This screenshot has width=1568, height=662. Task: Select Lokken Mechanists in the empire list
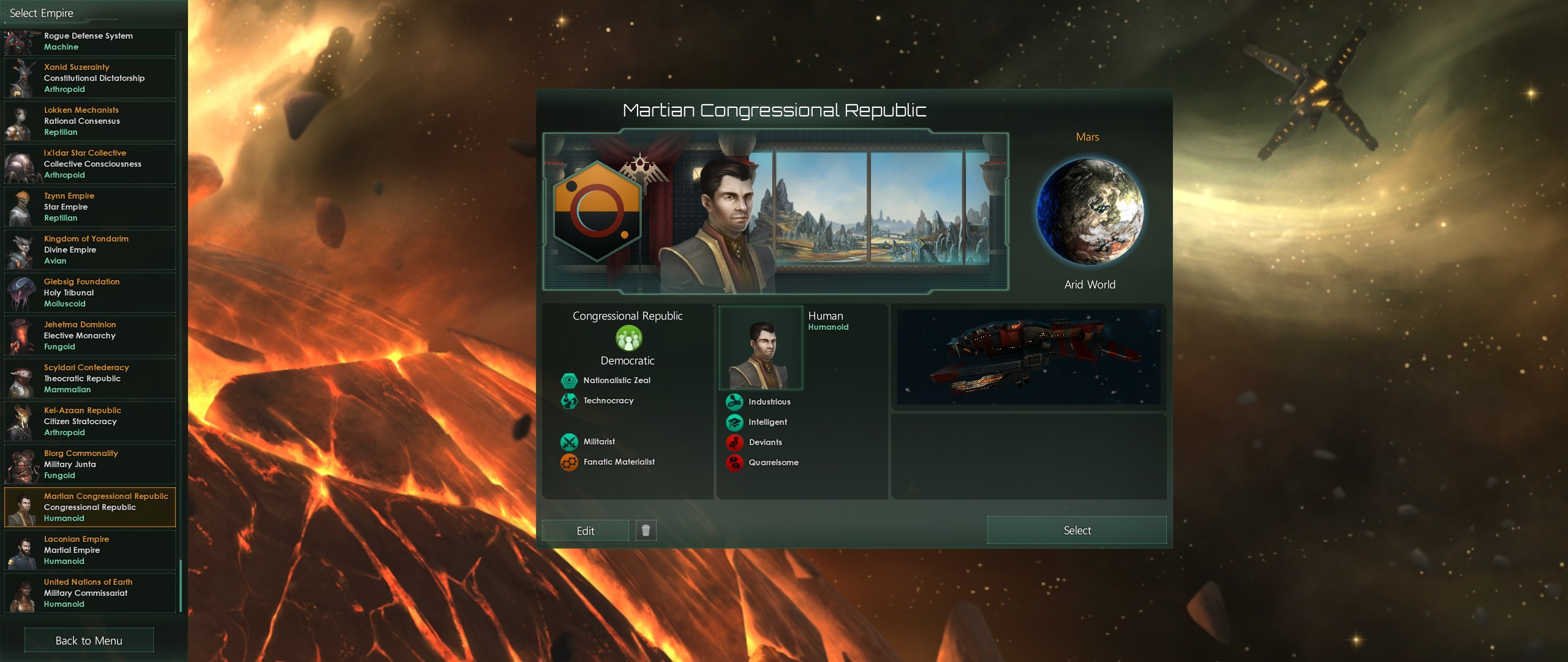click(89, 121)
